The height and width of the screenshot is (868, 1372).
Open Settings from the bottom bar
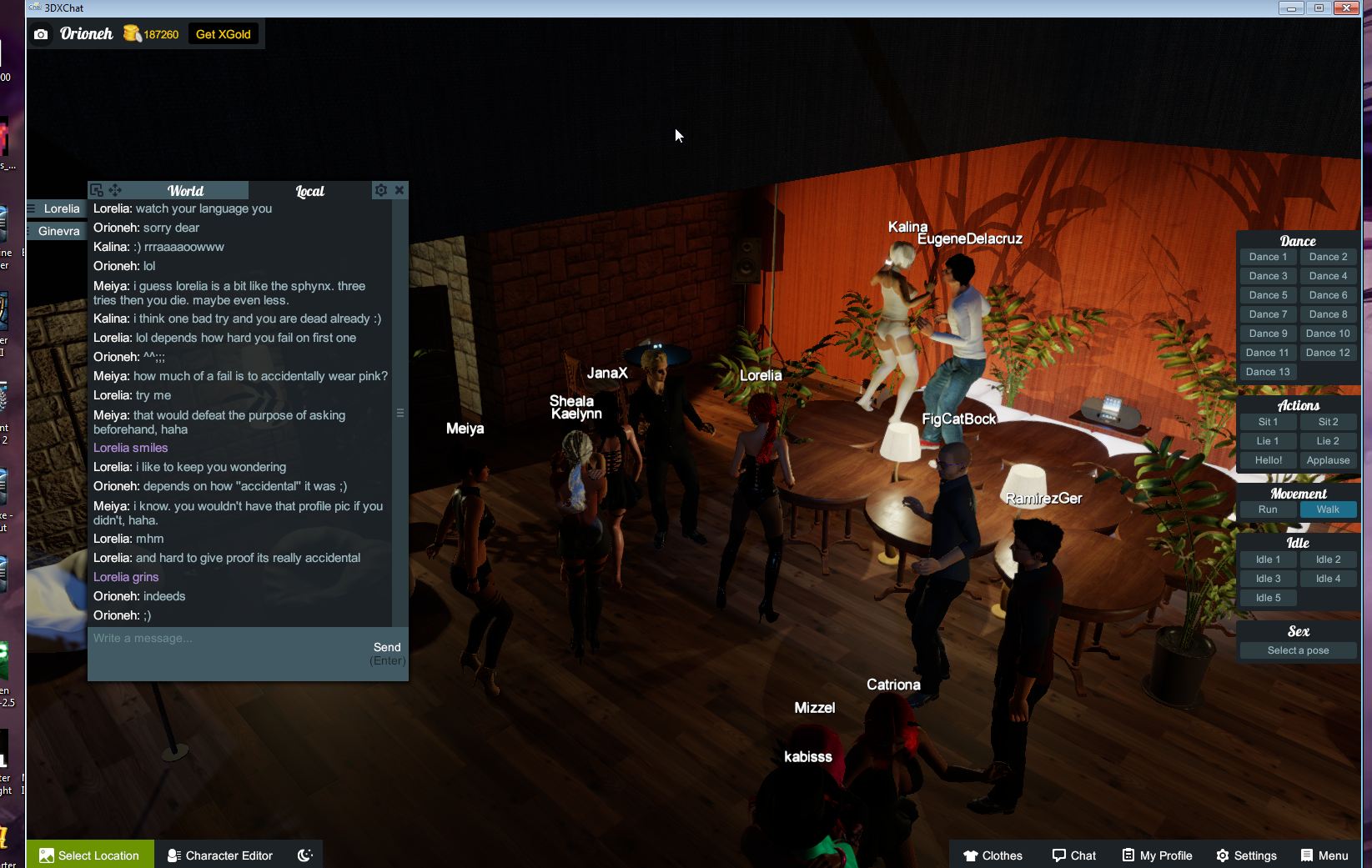[x=1246, y=855]
